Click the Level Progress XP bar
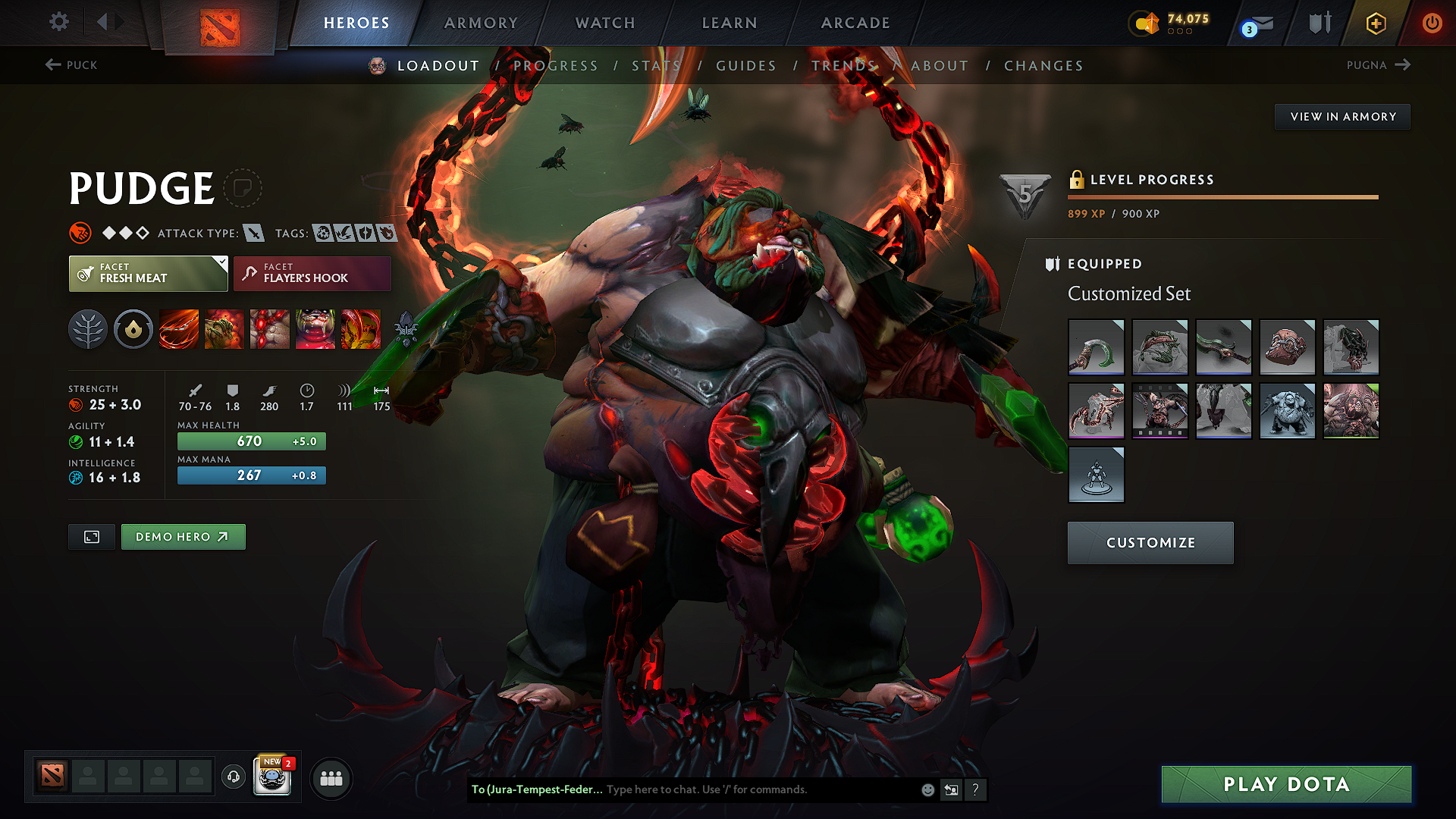1456x819 pixels. [1222, 197]
